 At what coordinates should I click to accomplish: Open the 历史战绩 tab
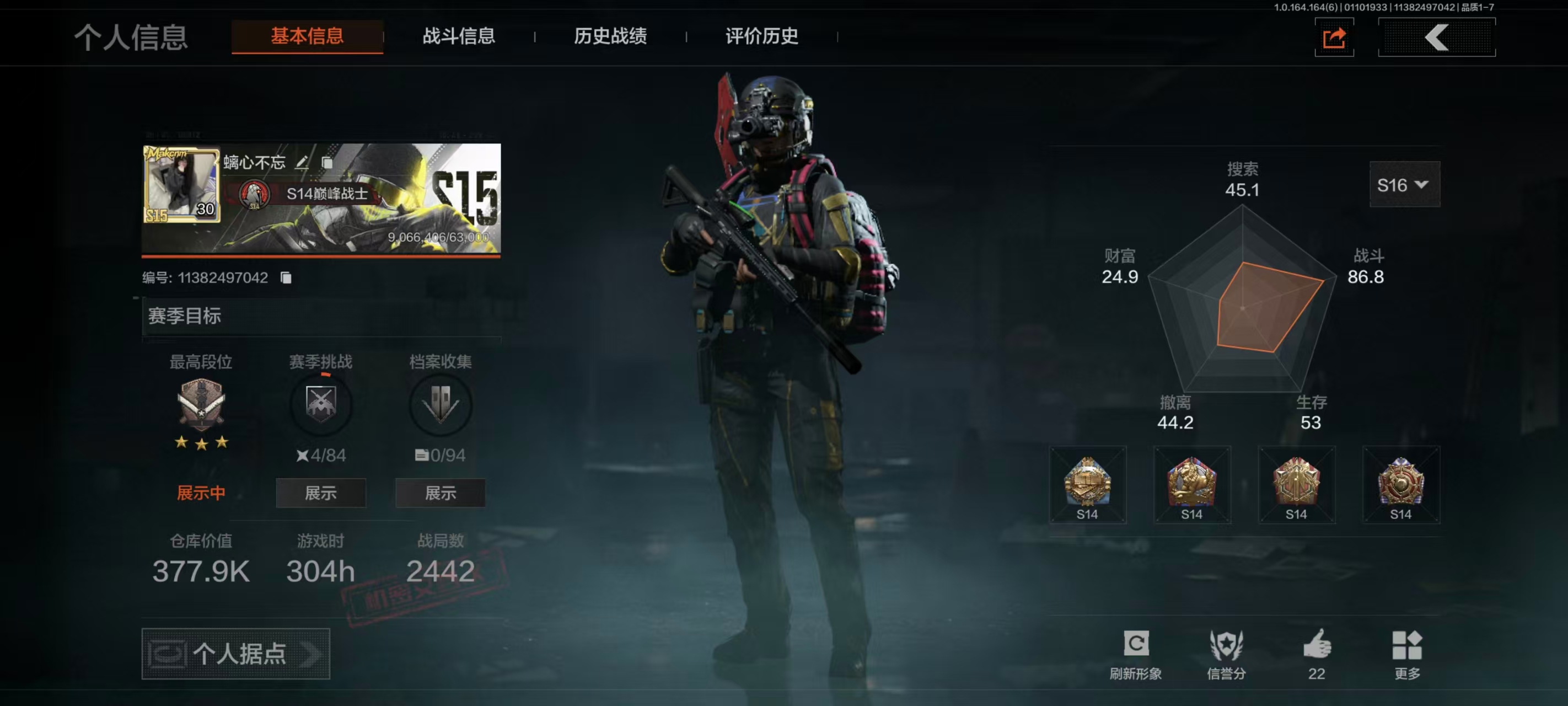pyautogui.click(x=610, y=36)
